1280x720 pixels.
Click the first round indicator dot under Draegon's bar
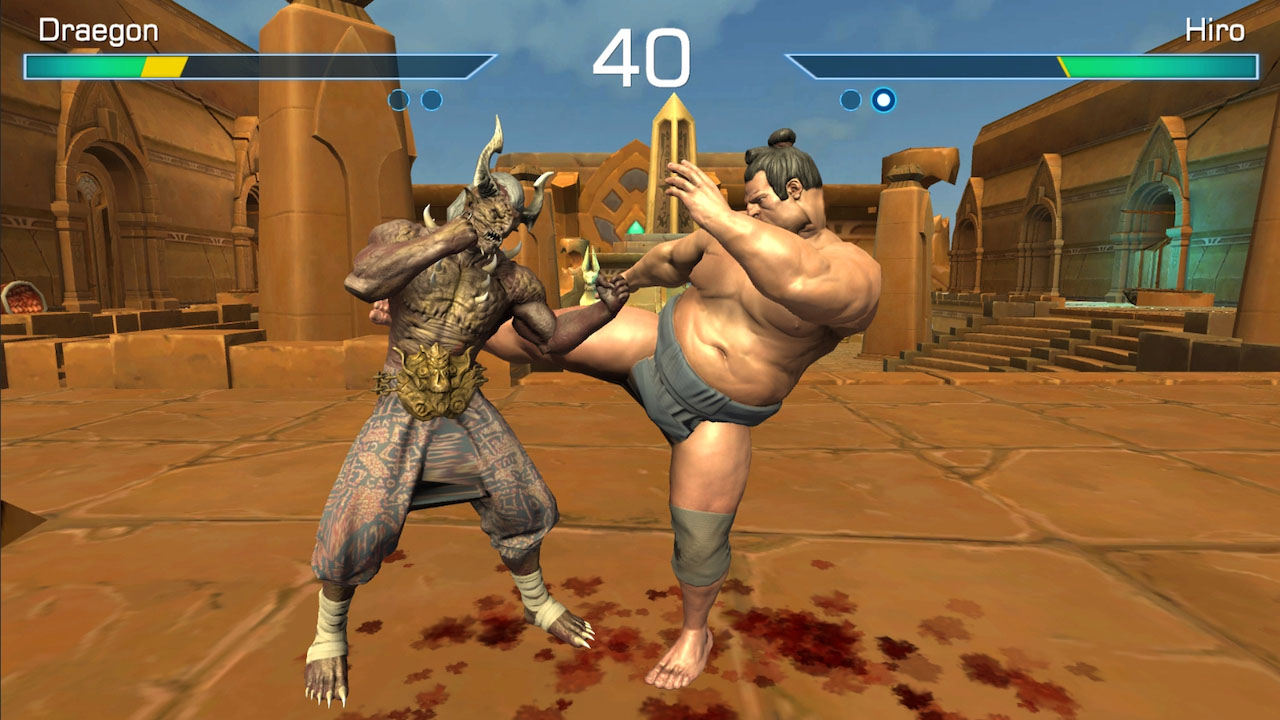pos(399,98)
